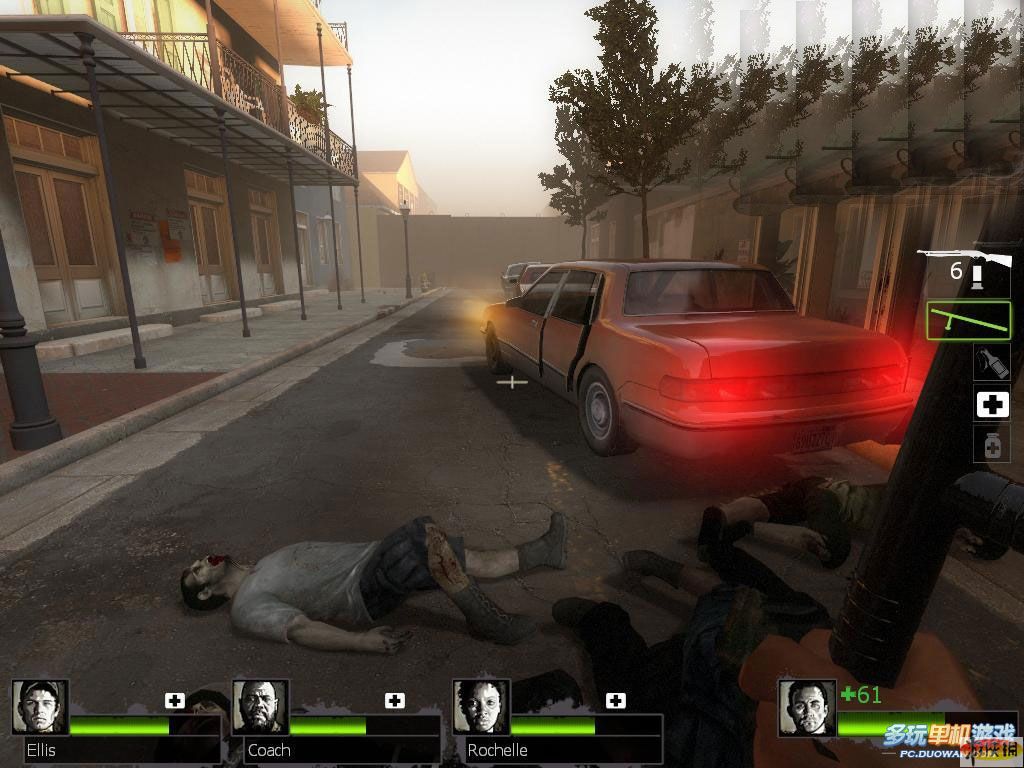This screenshot has height=768, width=1024.
Task: Click your own survivor portrait
Action: tap(807, 707)
